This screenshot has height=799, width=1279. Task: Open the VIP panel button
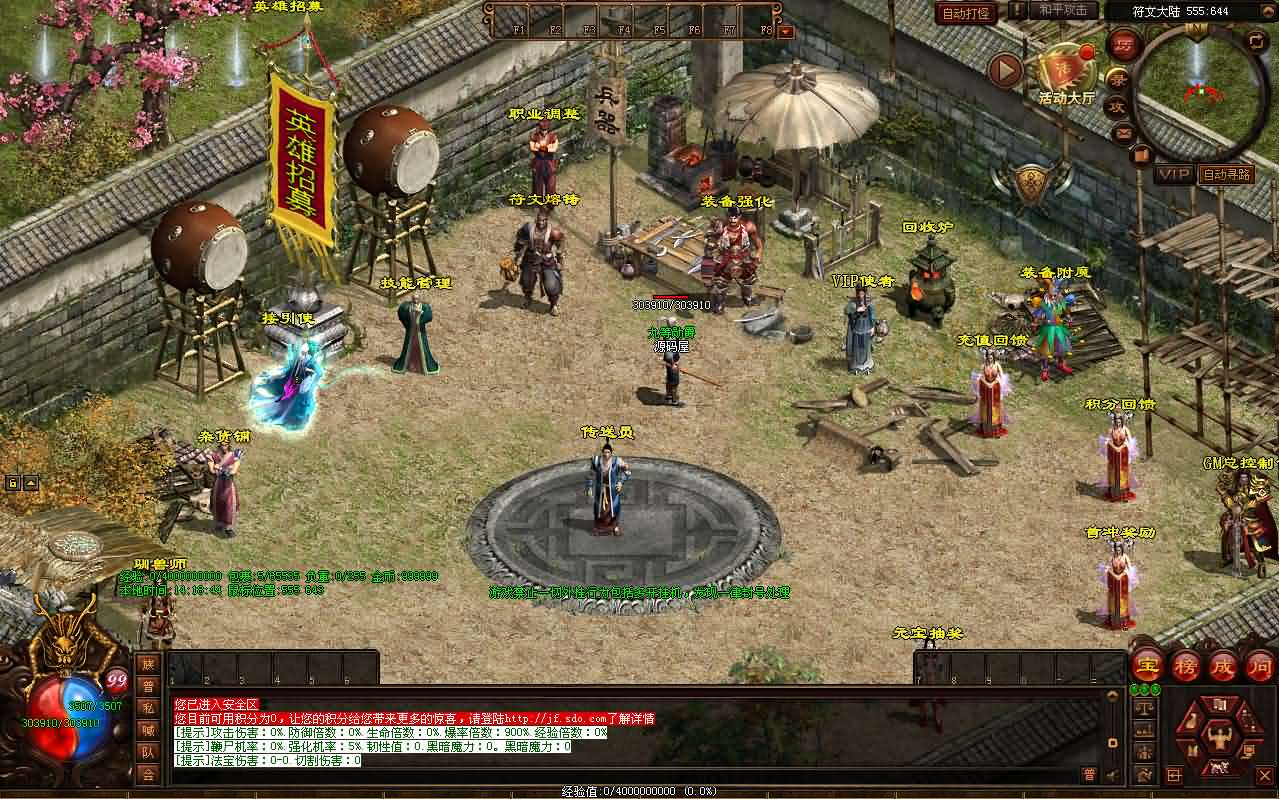1174,174
